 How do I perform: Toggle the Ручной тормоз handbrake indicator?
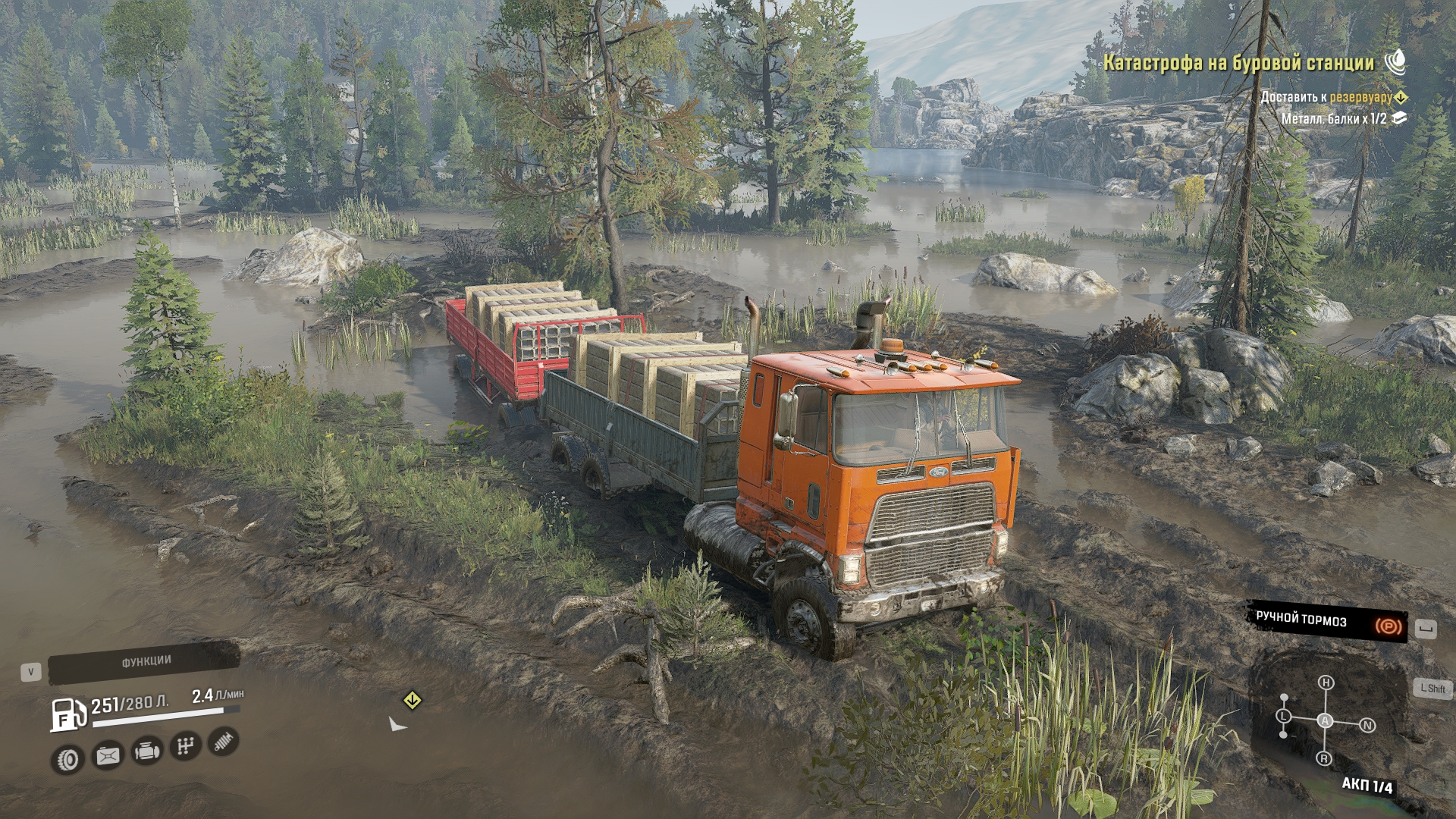1327,622
